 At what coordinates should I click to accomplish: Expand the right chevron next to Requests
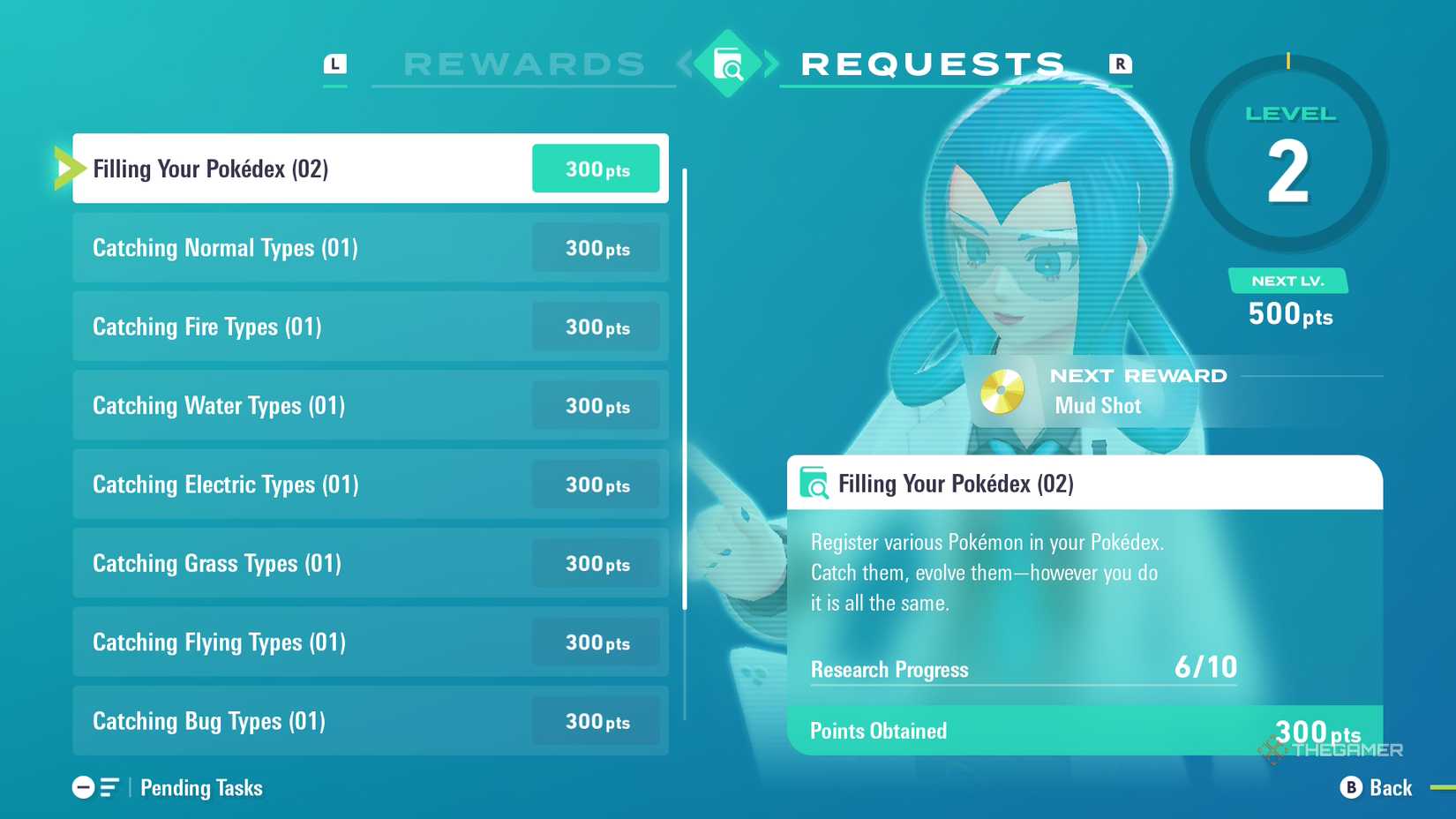(x=771, y=64)
